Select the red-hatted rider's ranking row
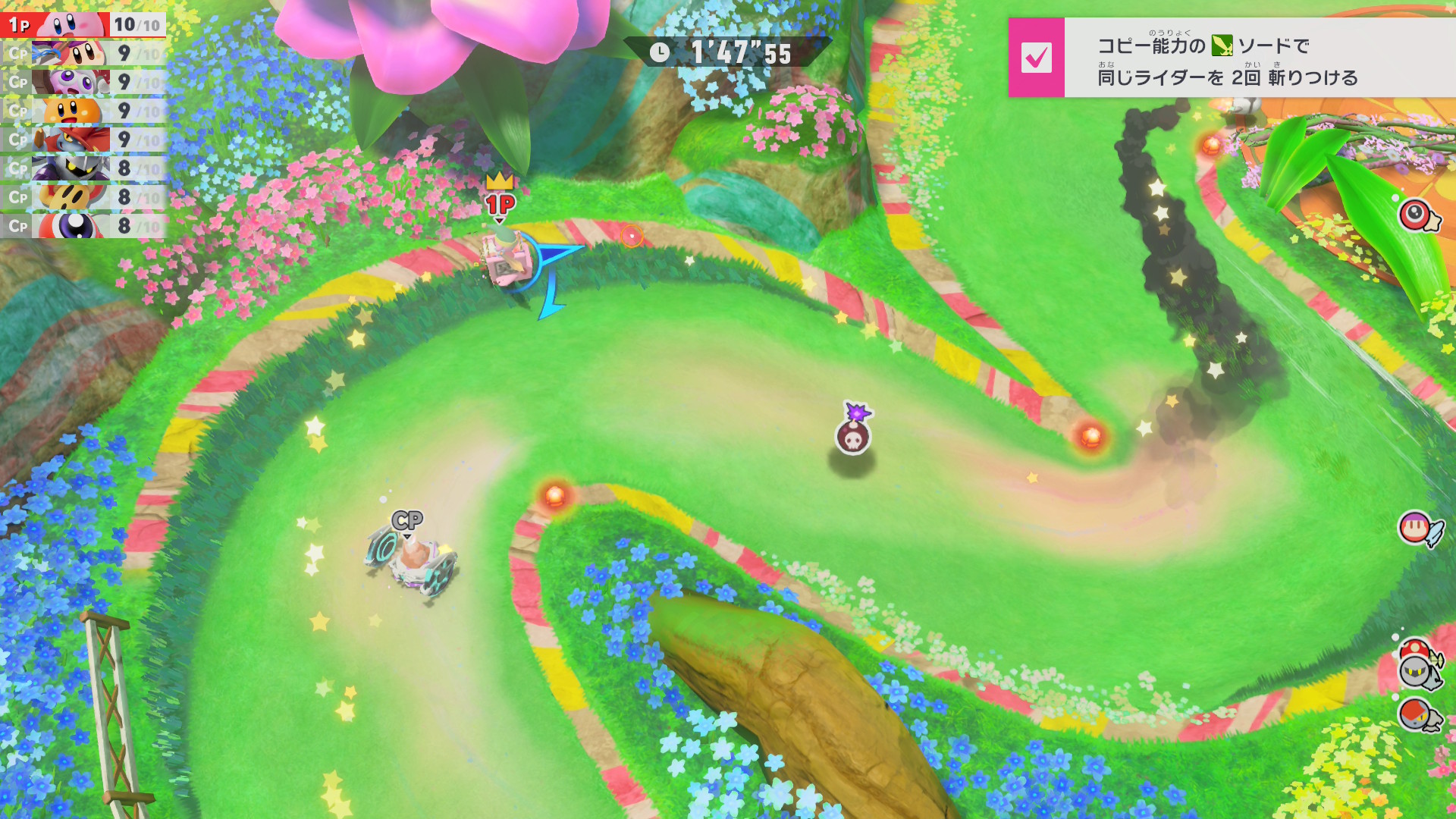 (x=83, y=140)
